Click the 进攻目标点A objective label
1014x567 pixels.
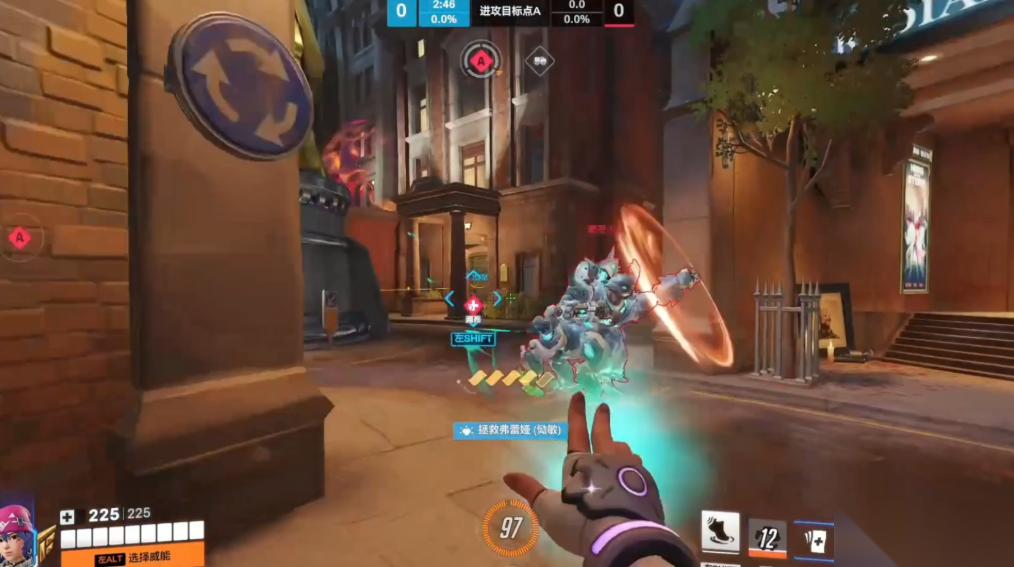(510, 11)
